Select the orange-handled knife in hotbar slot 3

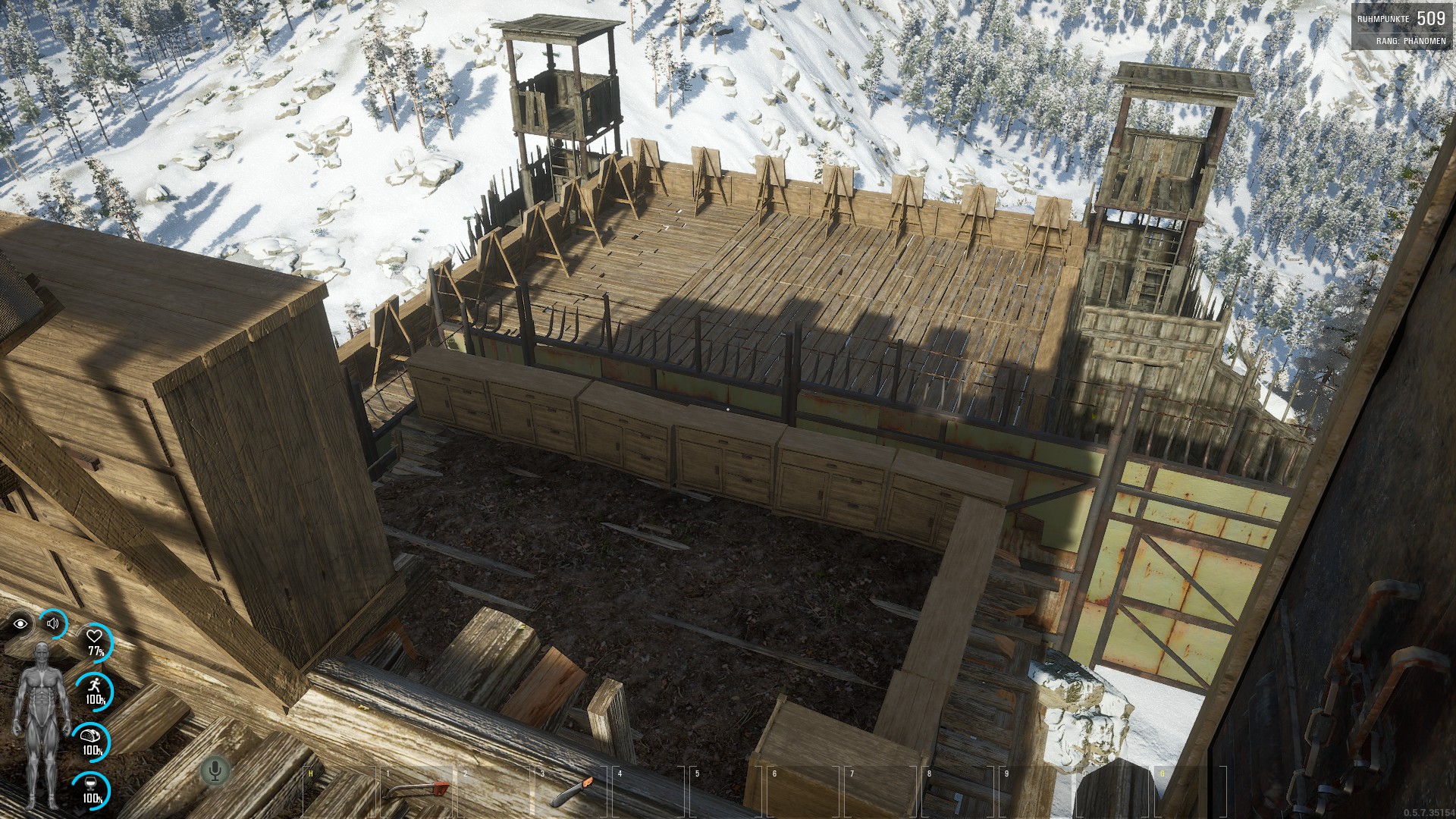tap(570, 792)
